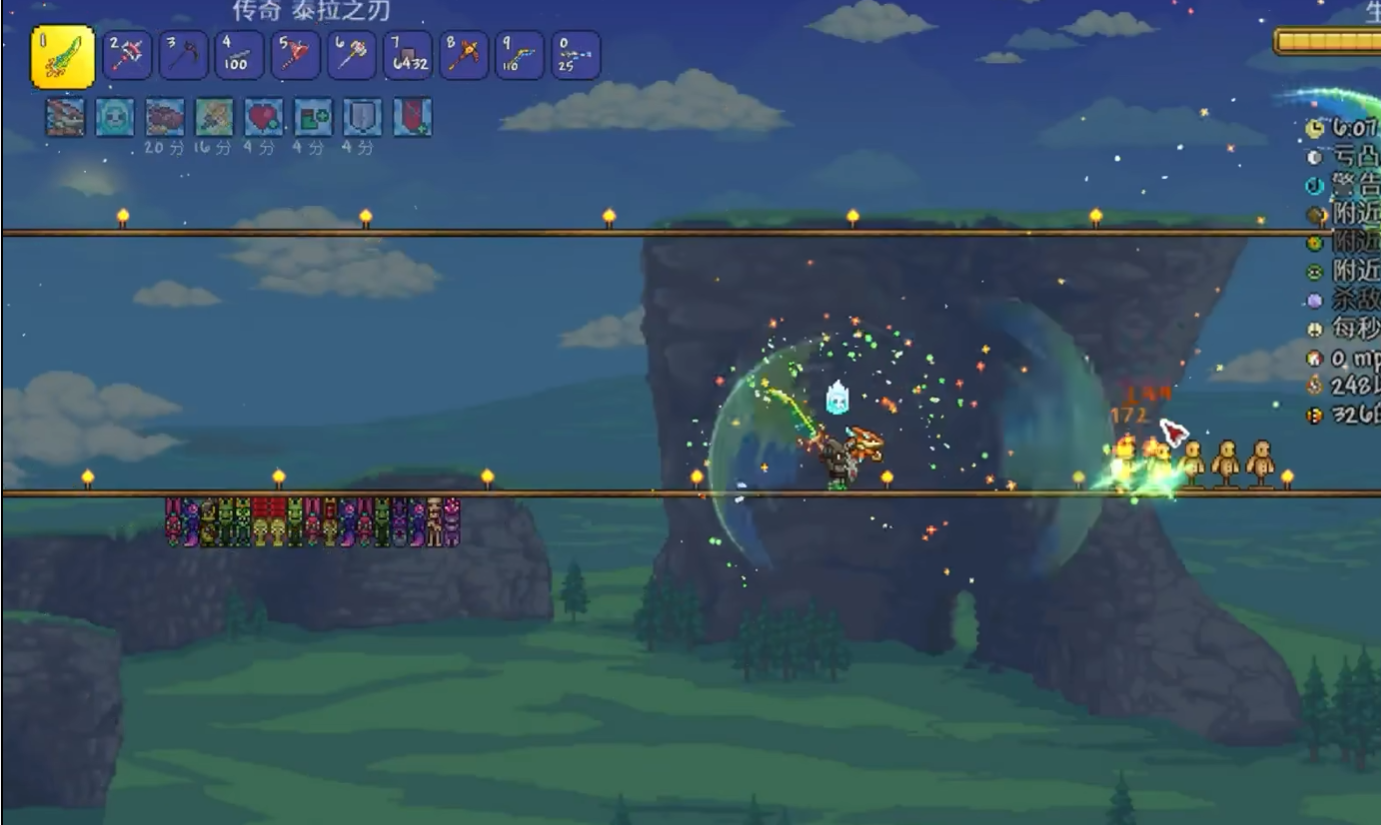
Task: Select the Terra Blade in hotbar slot 1
Action: click(63, 57)
